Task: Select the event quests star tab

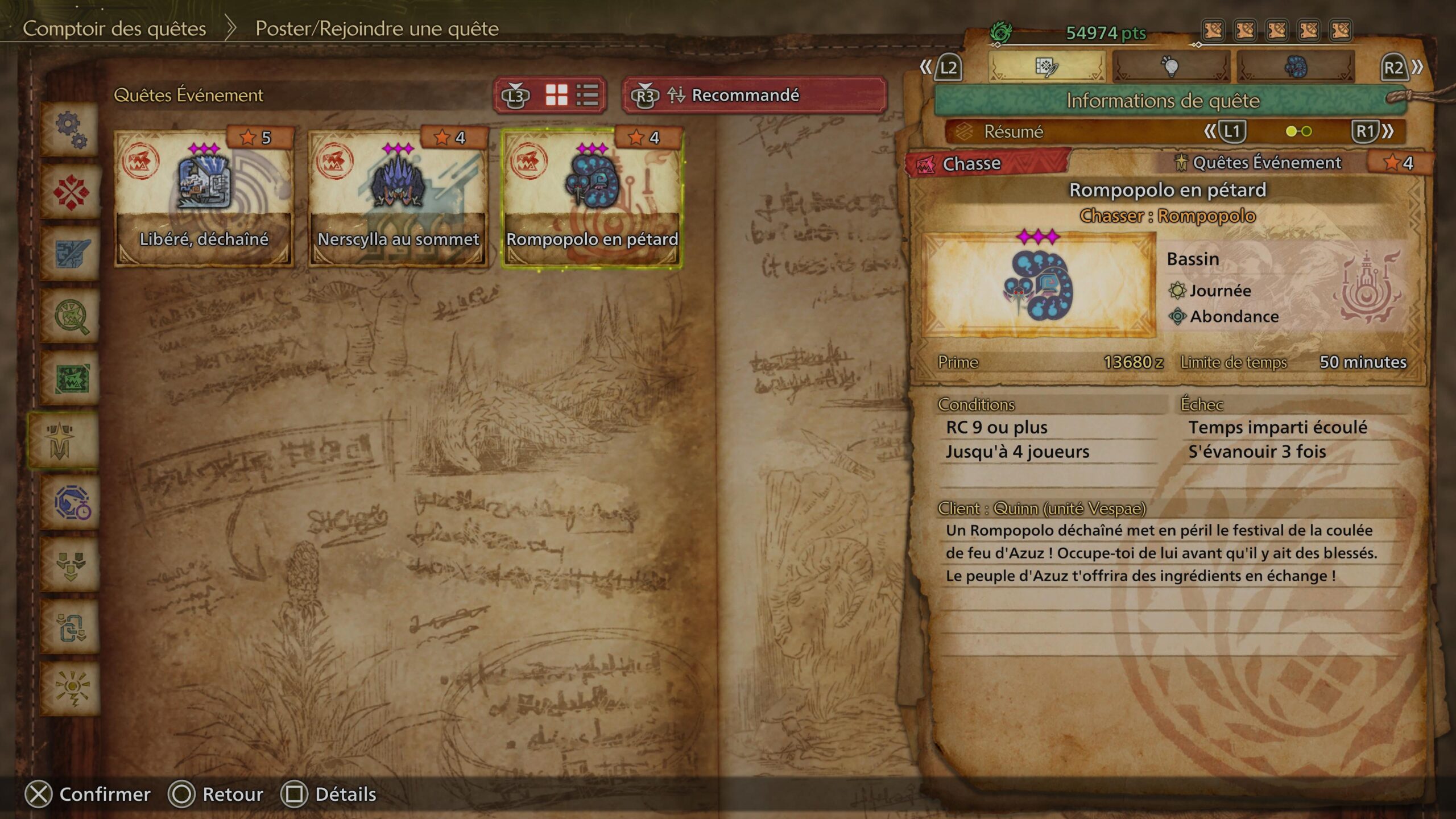Action: (61, 441)
